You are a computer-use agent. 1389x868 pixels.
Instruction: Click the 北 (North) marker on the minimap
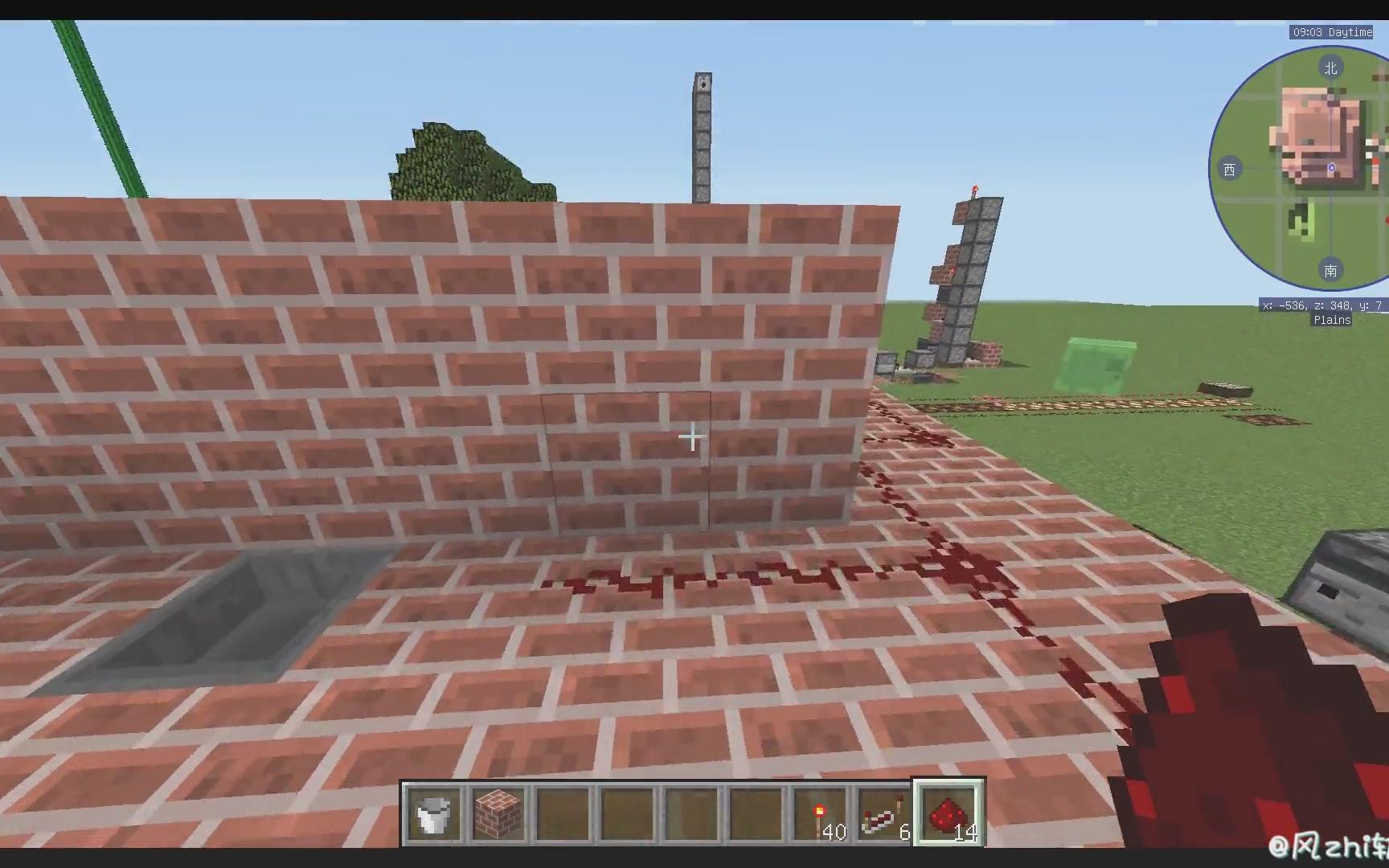[x=1331, y=68]
